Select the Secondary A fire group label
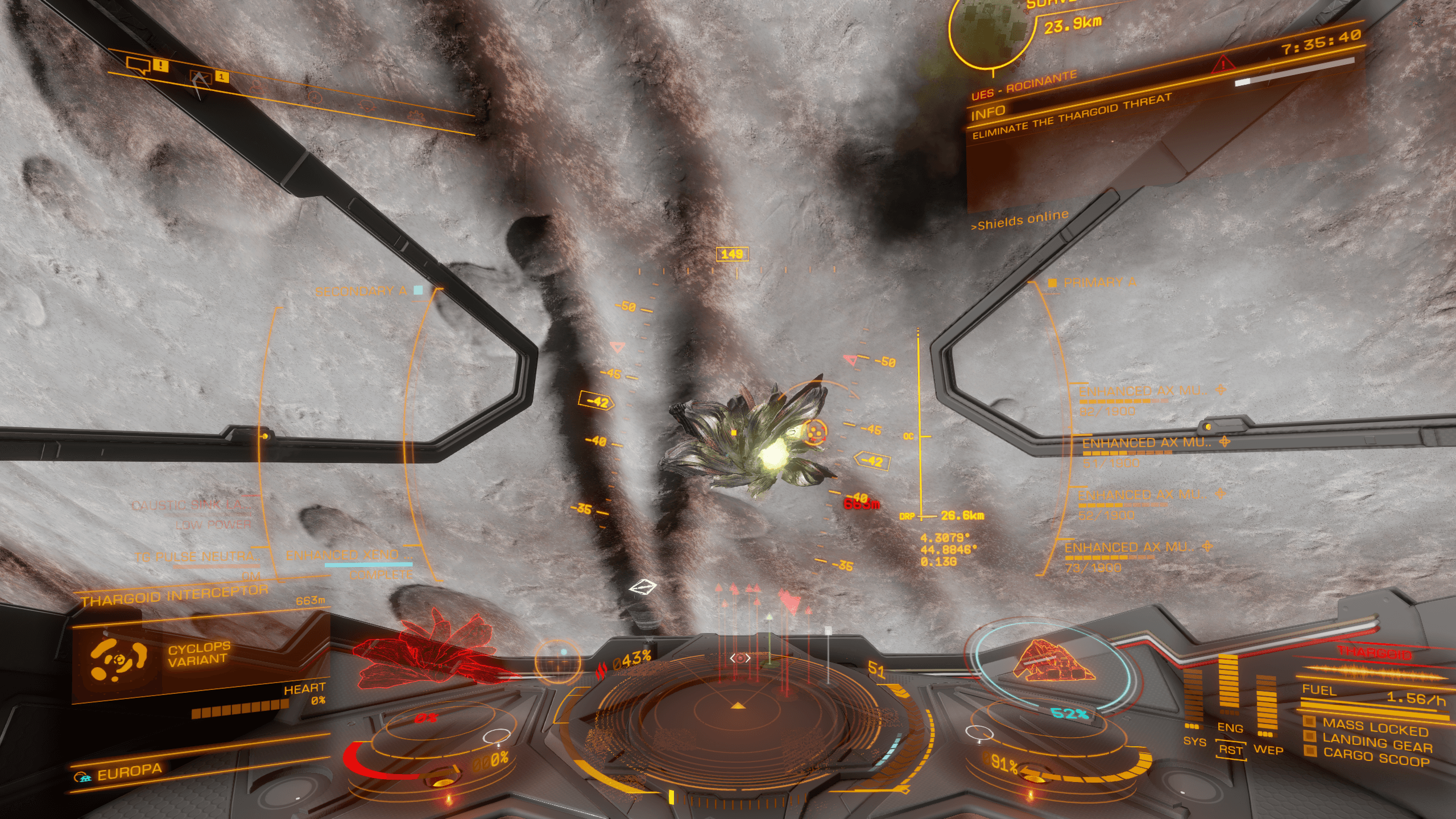This screenshot has height=819, width=1456. tap(361, 291)
